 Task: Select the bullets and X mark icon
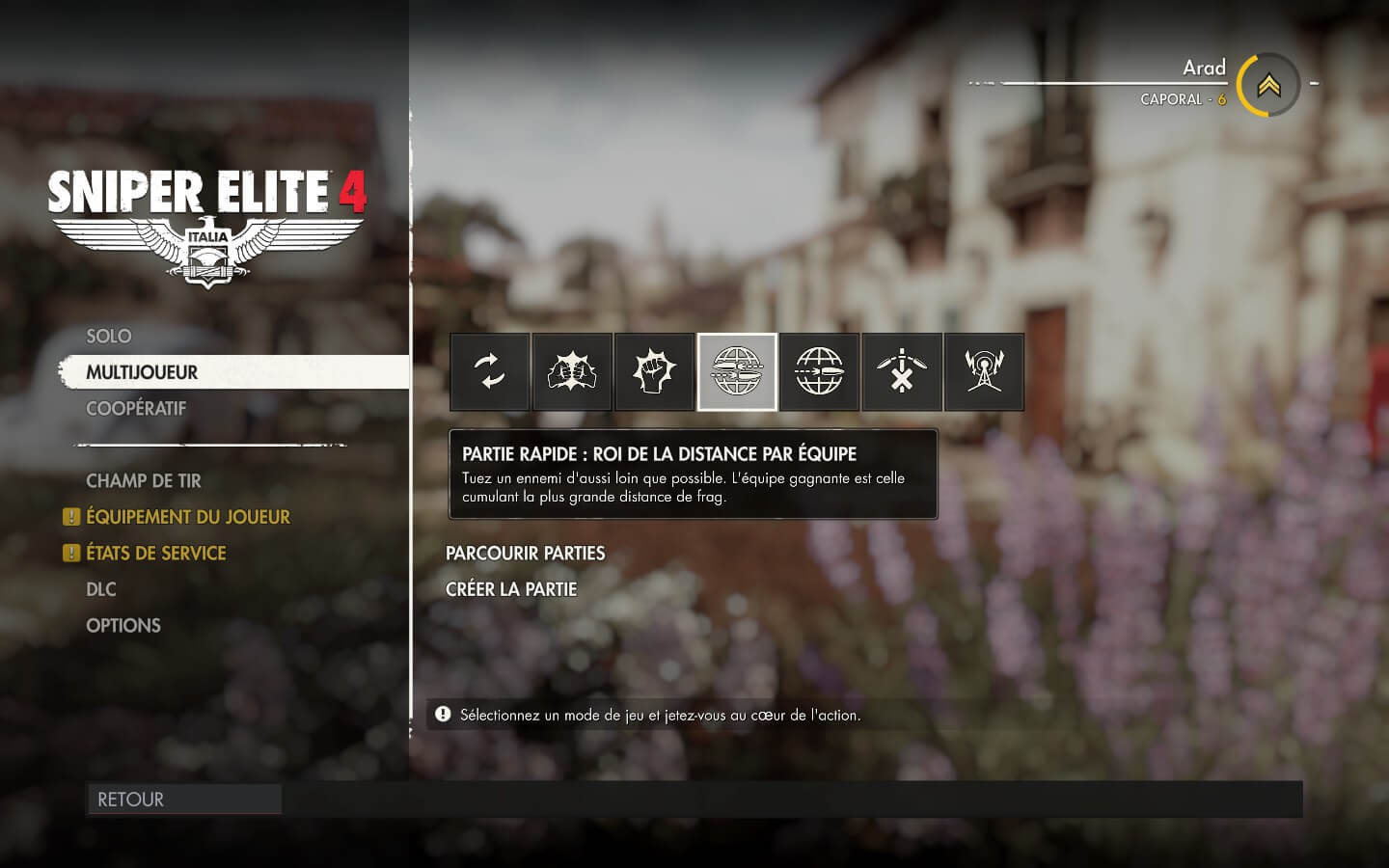902,372
